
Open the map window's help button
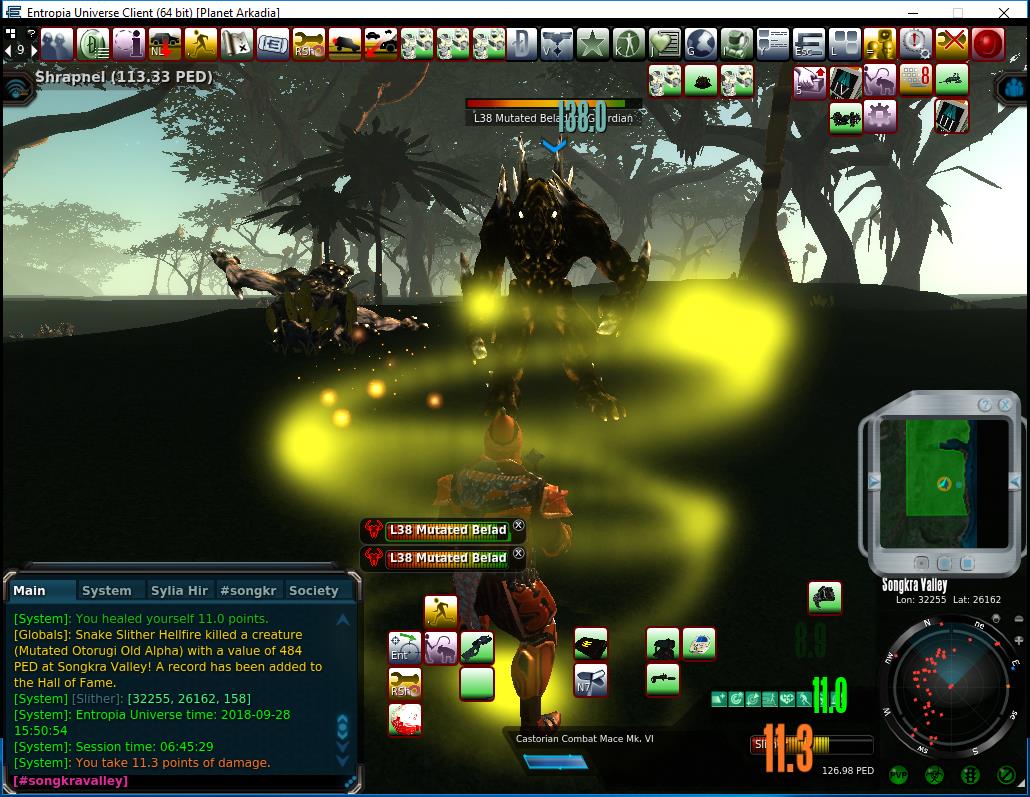tap(985, 404)
